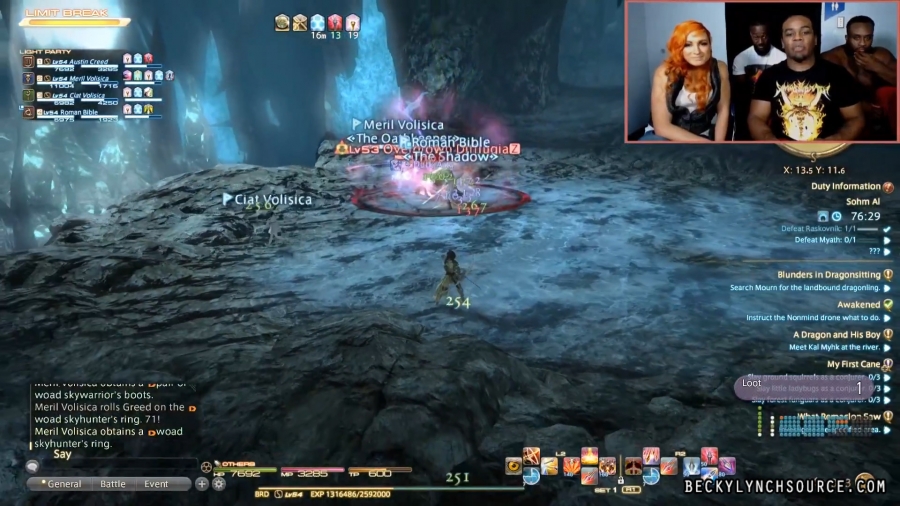Activate the yellow eye ability on hotbar

click(514, 465)
